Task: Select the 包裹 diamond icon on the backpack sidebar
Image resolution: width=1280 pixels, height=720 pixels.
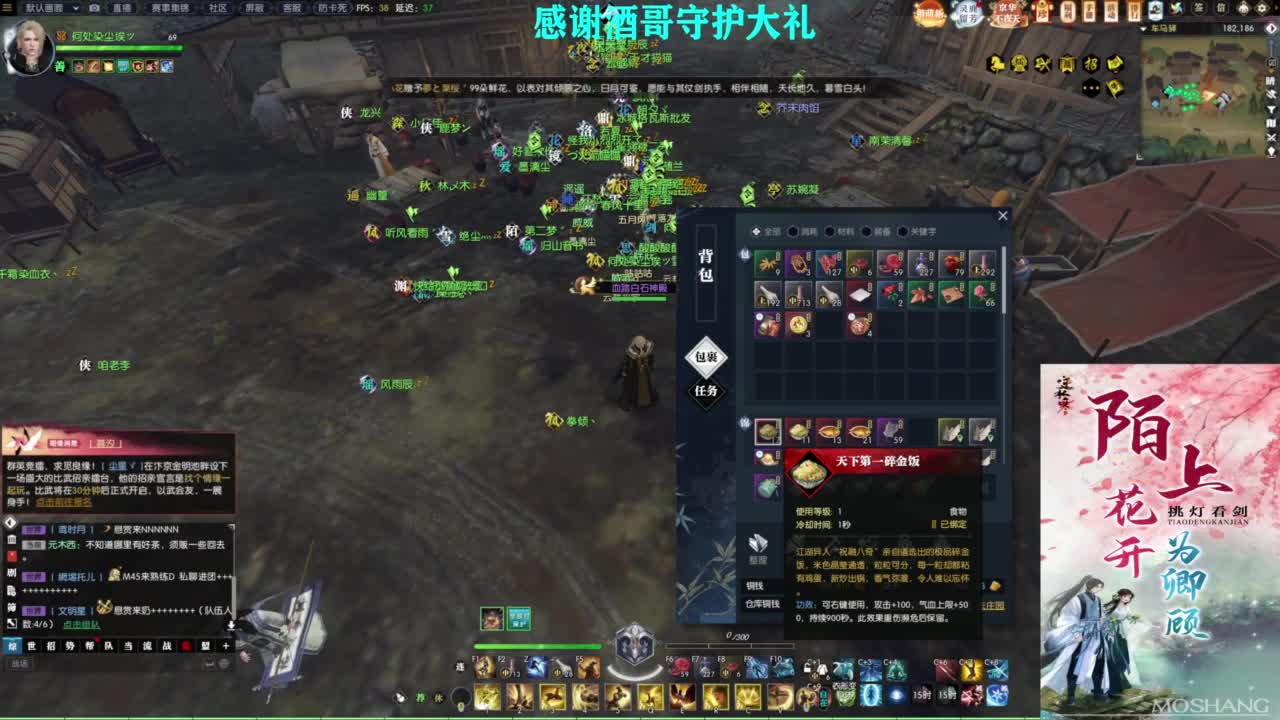Action: [x=705, y=357]
